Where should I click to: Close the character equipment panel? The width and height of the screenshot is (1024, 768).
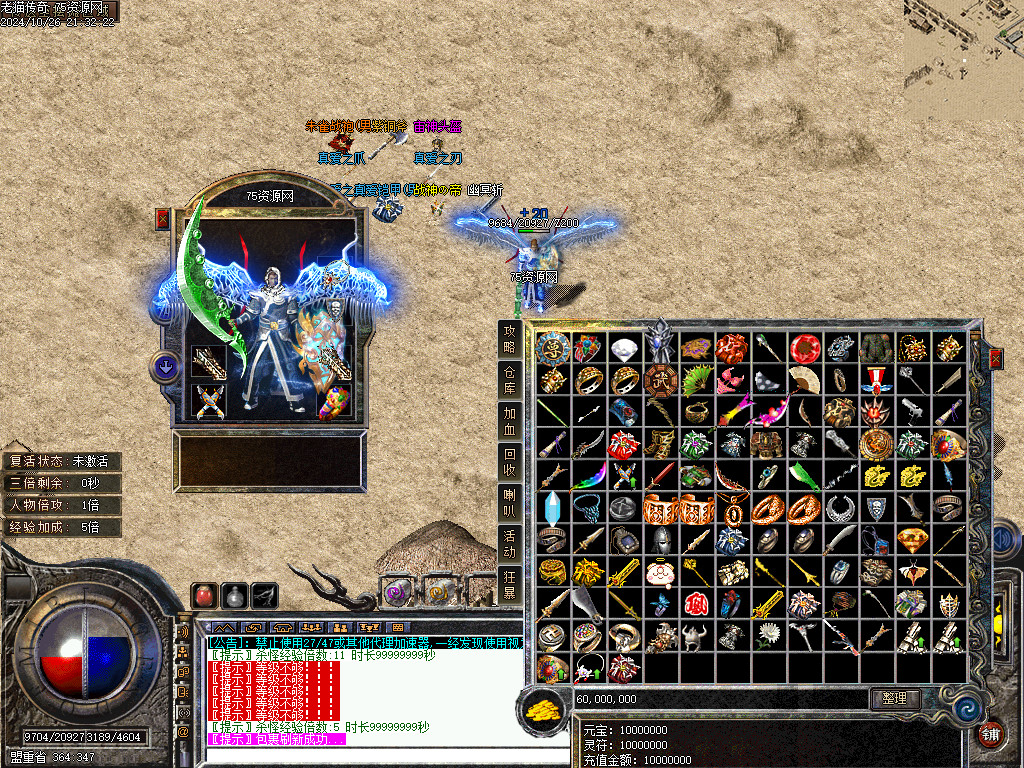point(163,219)
